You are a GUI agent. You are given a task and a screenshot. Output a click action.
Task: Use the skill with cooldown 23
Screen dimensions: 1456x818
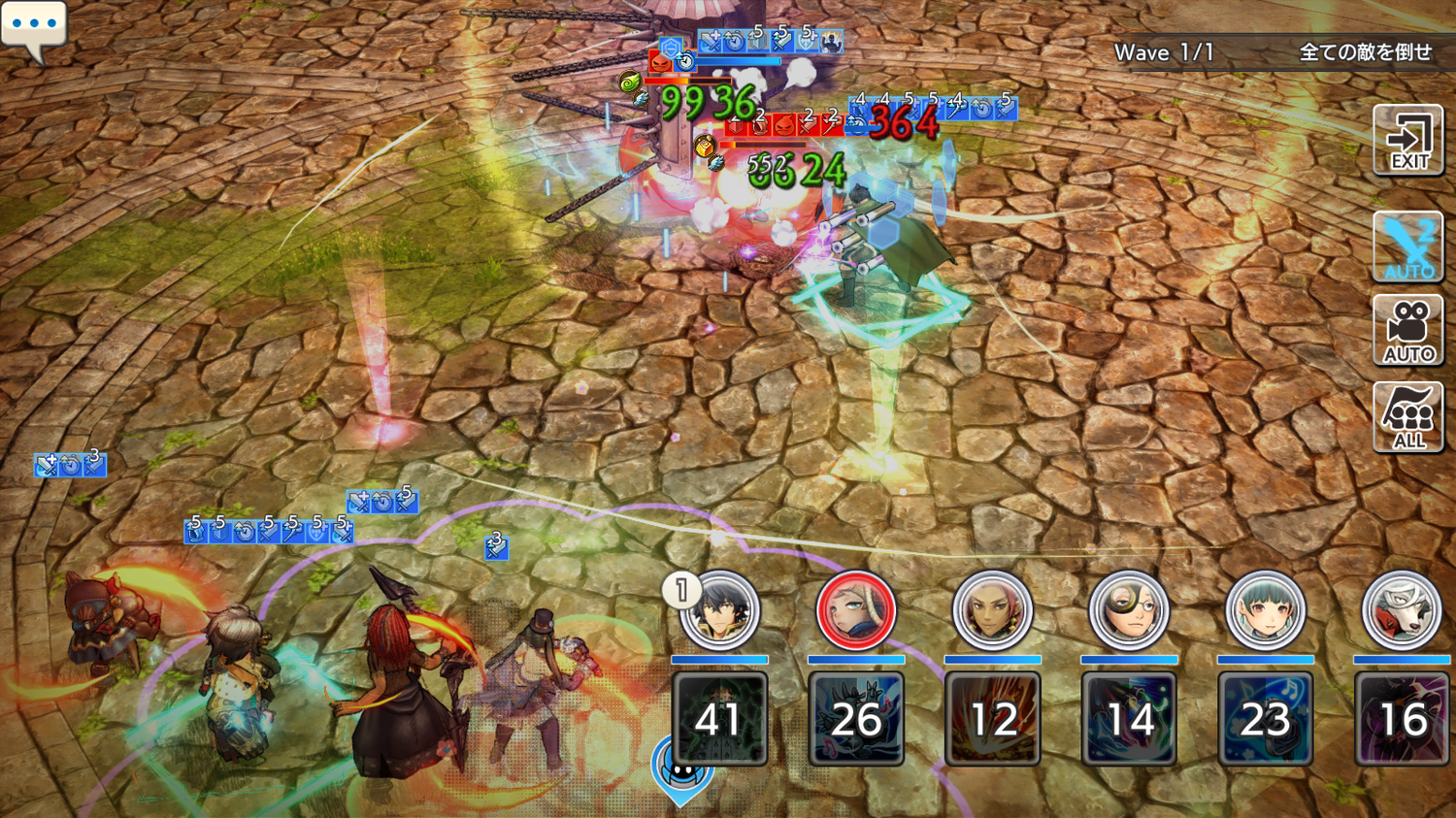tap(1265, 719)
